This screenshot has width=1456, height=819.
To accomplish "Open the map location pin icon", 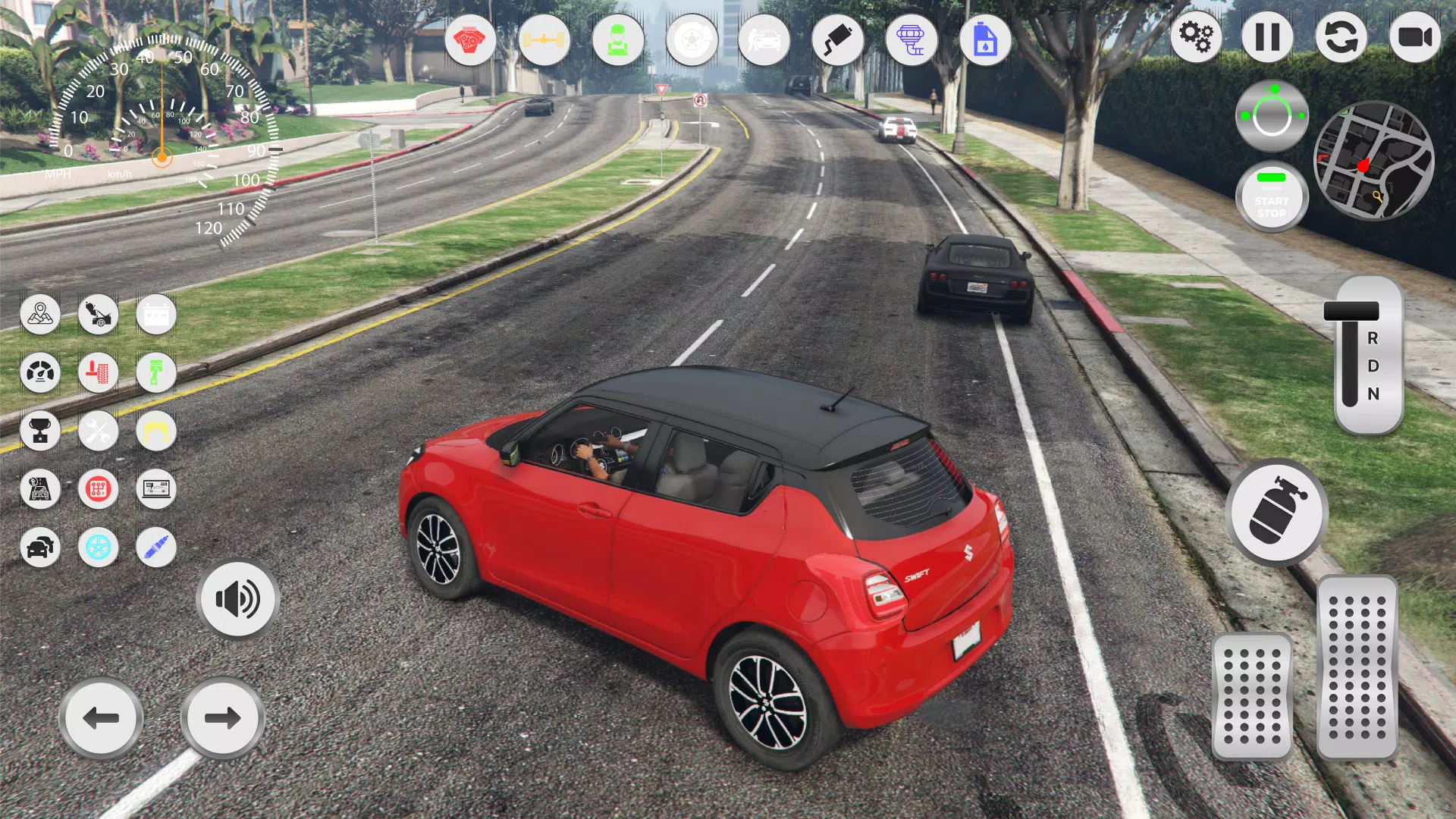I will (40, 314).
